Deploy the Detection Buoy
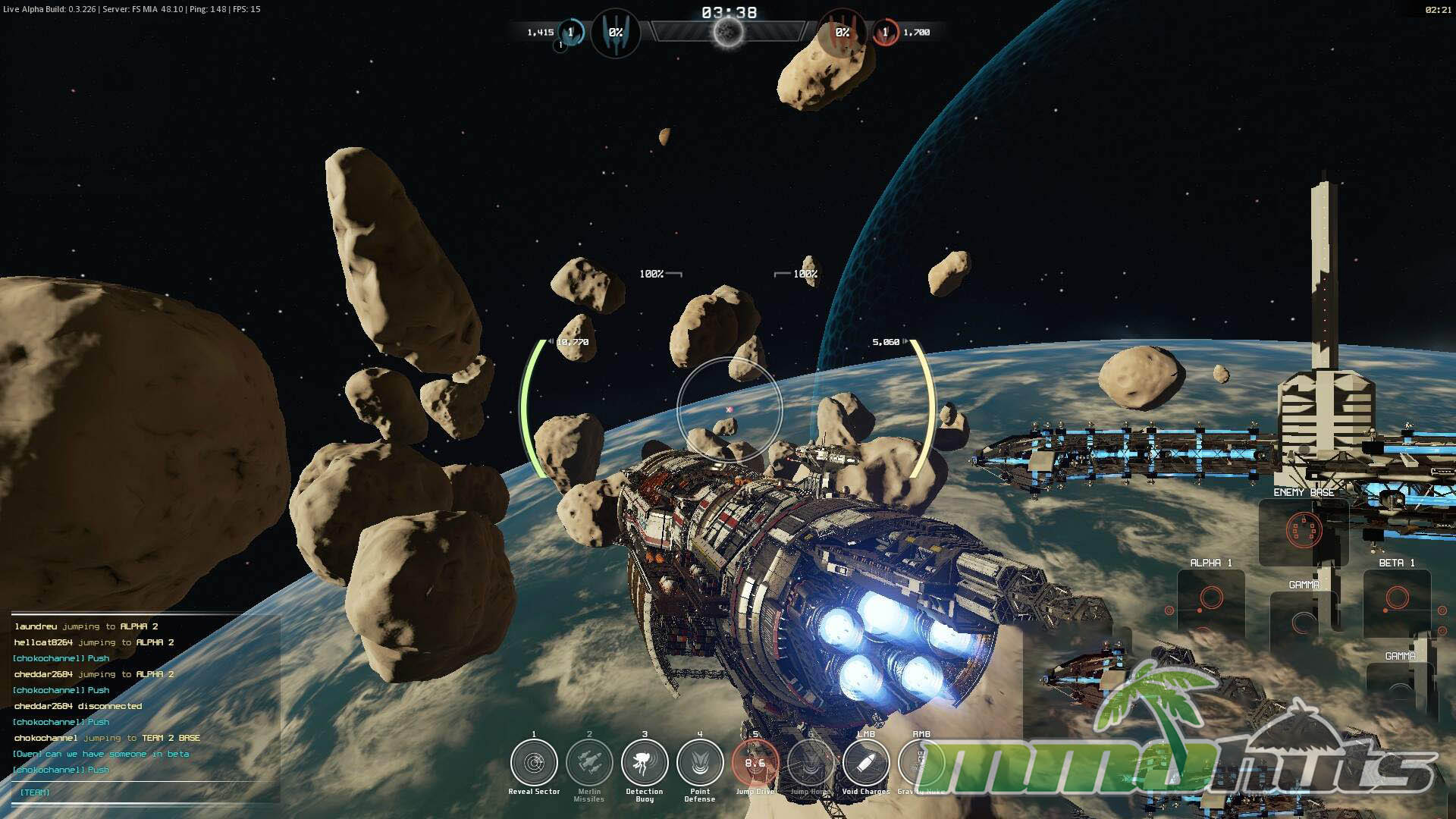 (x=645, y=763)
